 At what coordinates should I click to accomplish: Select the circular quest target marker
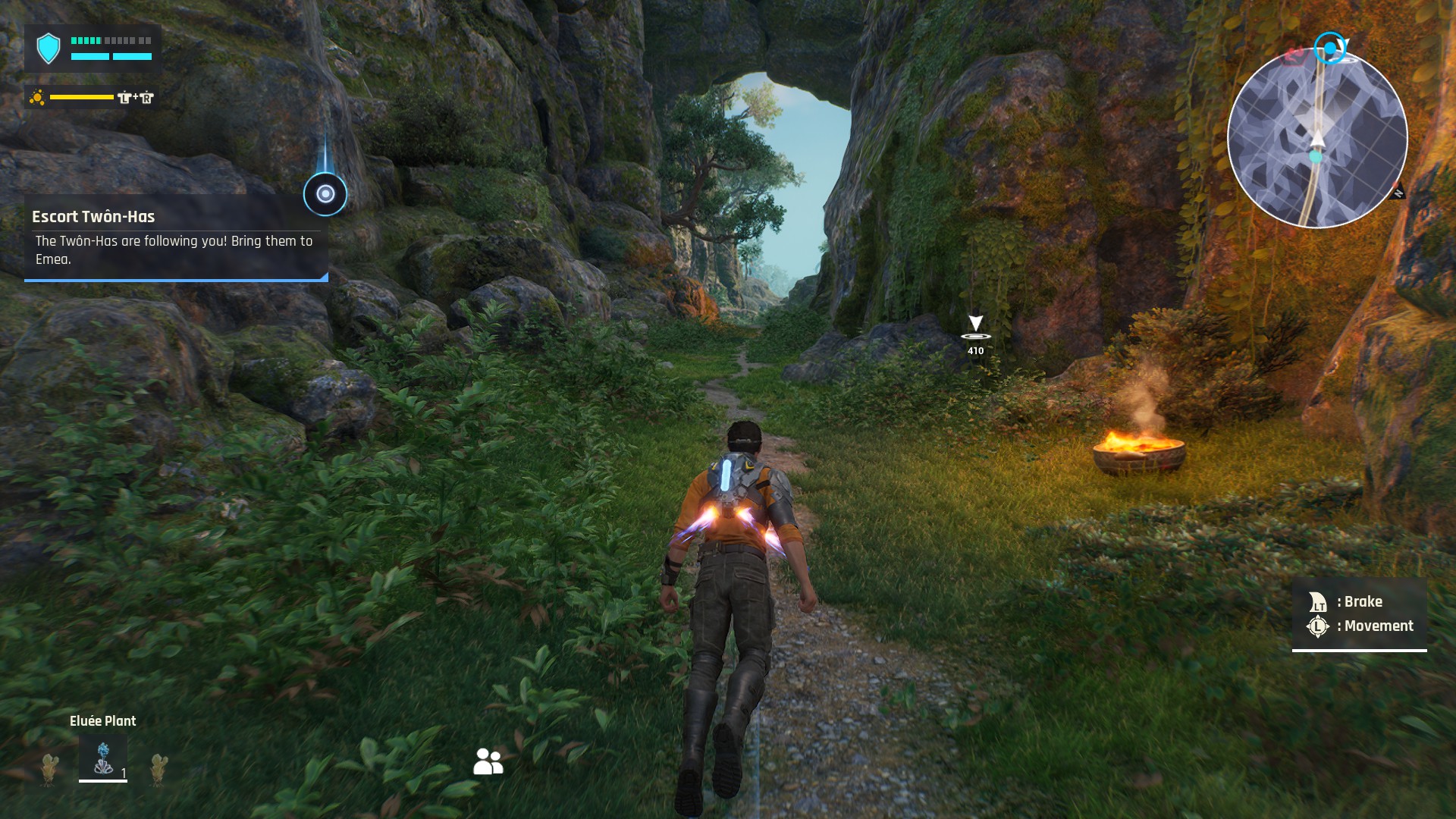[325, 194]
